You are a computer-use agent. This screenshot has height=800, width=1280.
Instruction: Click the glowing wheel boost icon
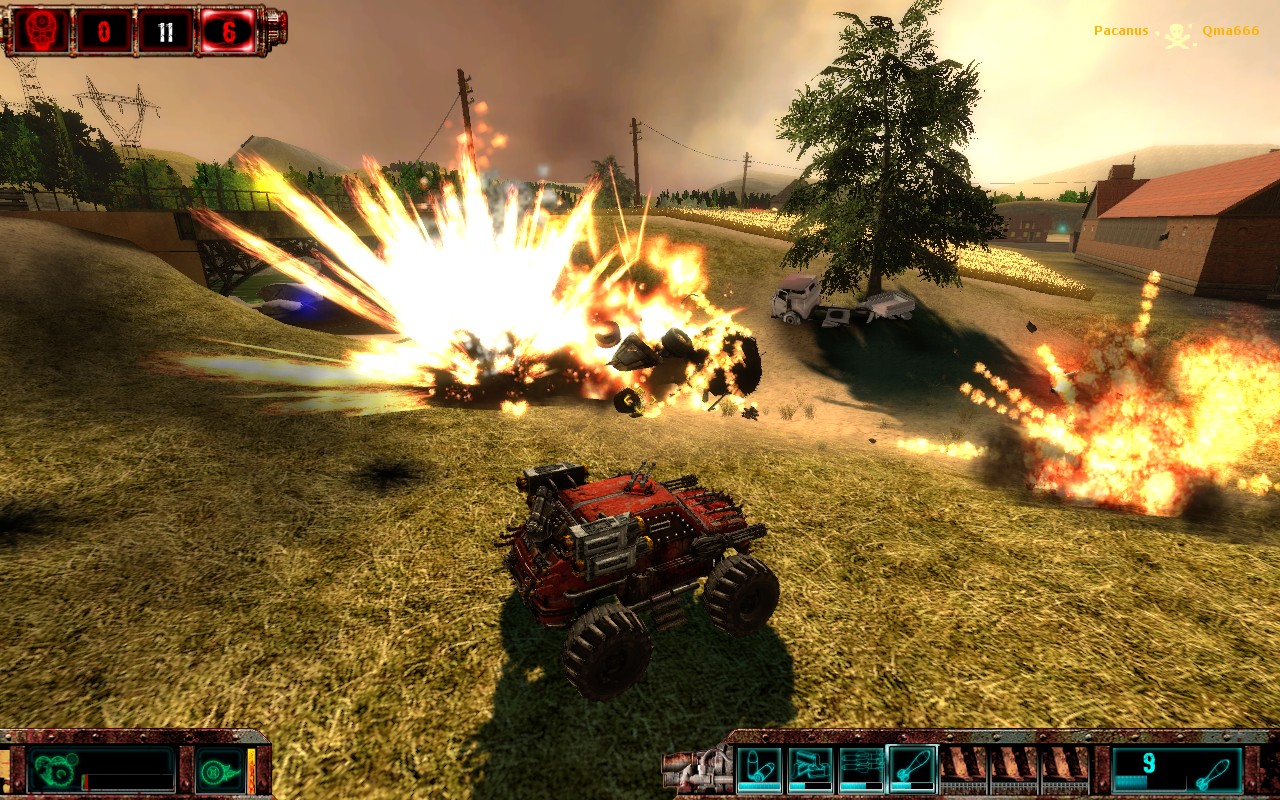214,770
